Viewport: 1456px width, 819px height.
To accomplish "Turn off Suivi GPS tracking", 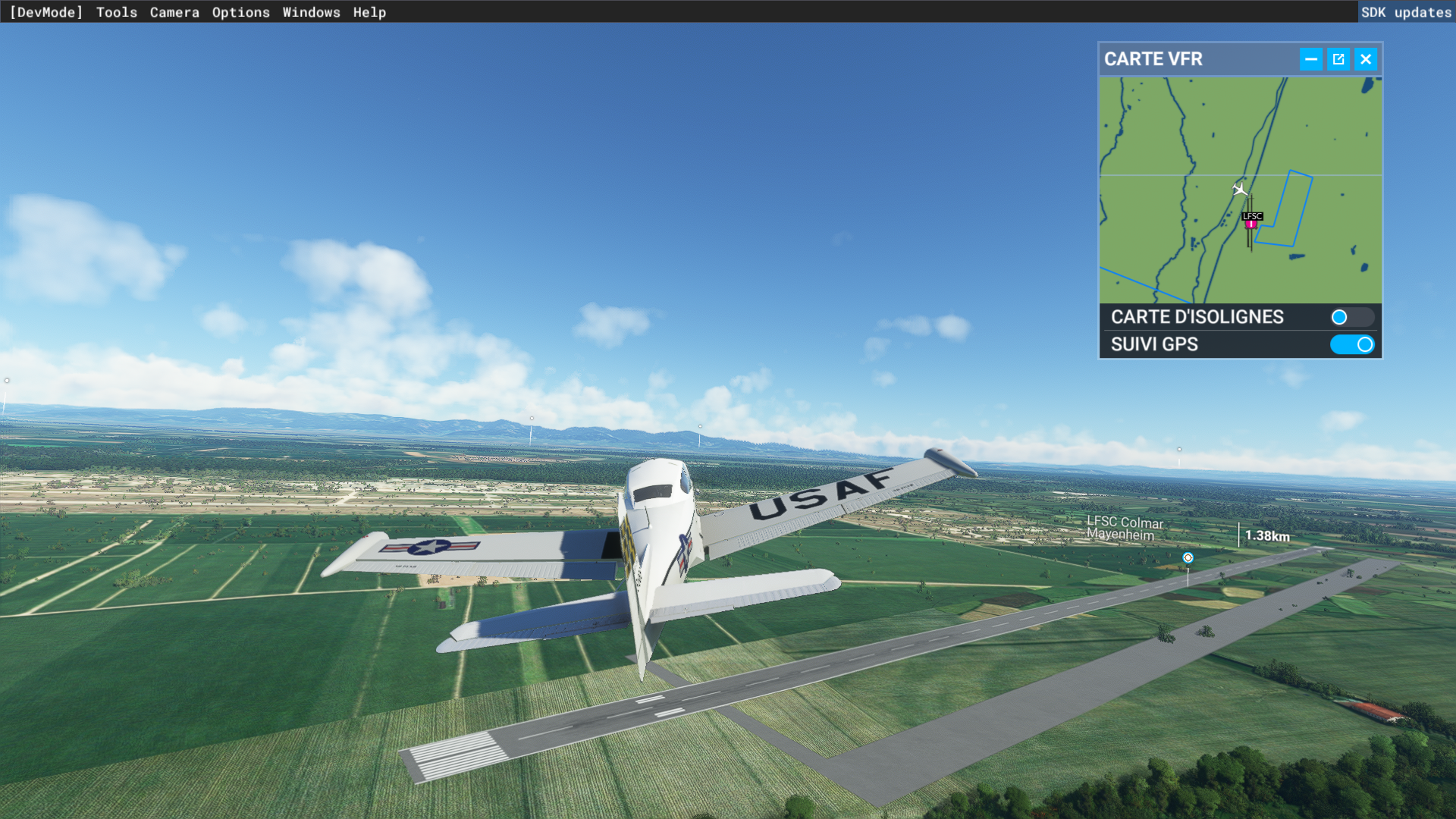I will click(x=1351, y=344).
